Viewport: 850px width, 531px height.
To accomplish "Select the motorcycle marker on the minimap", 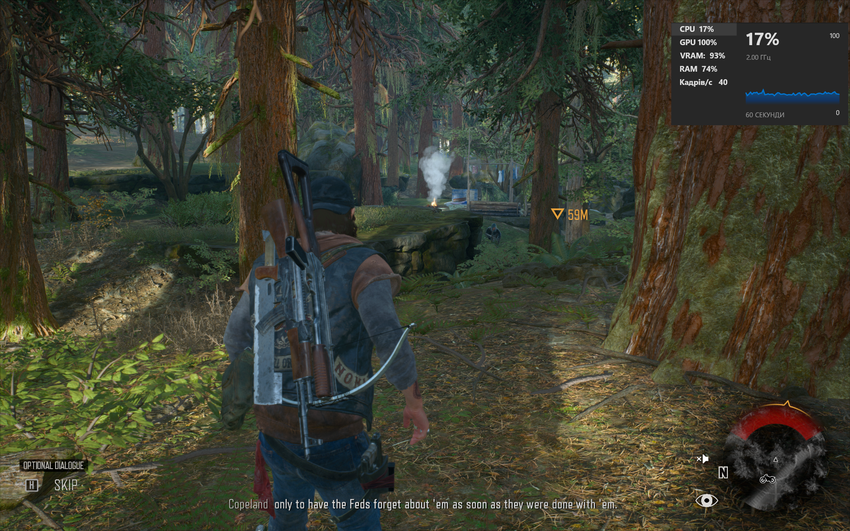I will pyautogui.click(x=768, y=478).
